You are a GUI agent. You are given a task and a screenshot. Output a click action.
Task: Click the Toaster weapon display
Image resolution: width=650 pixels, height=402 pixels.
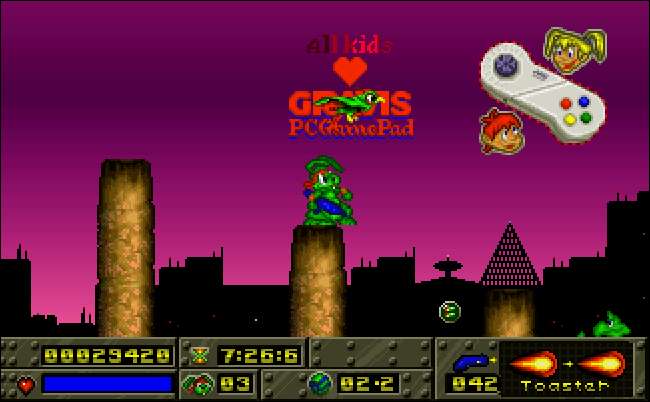[566, 368]
